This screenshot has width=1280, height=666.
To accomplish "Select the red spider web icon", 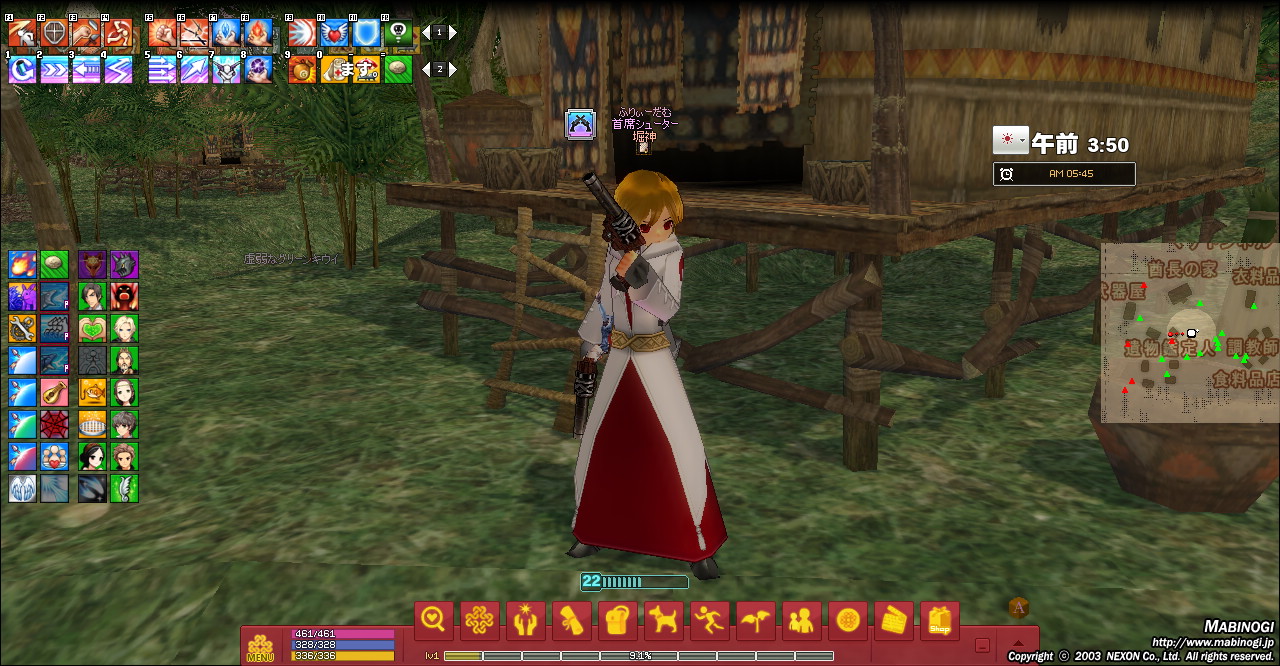I will pos(54,425).
